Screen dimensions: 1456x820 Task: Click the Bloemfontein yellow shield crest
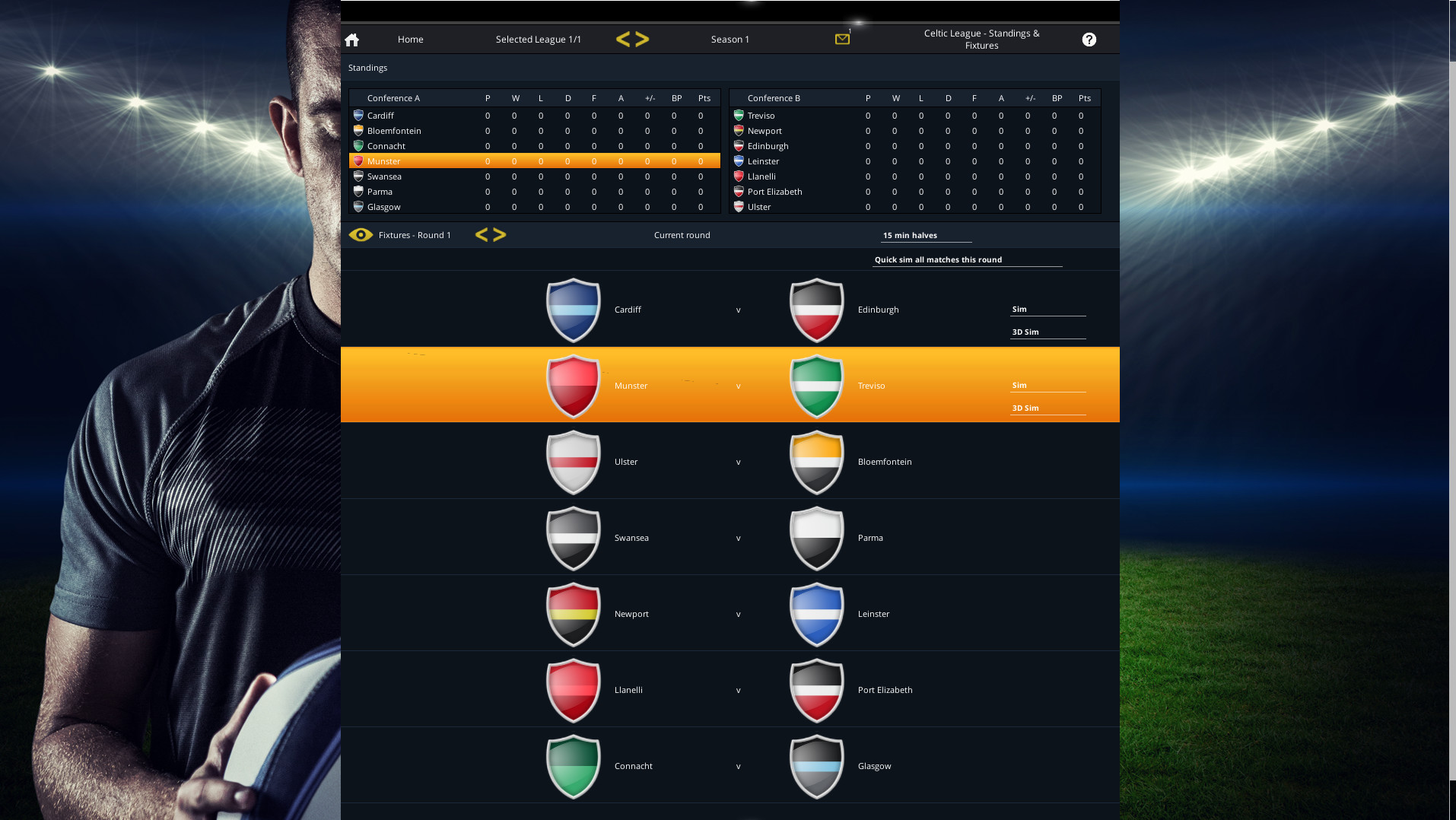(816, 461)
